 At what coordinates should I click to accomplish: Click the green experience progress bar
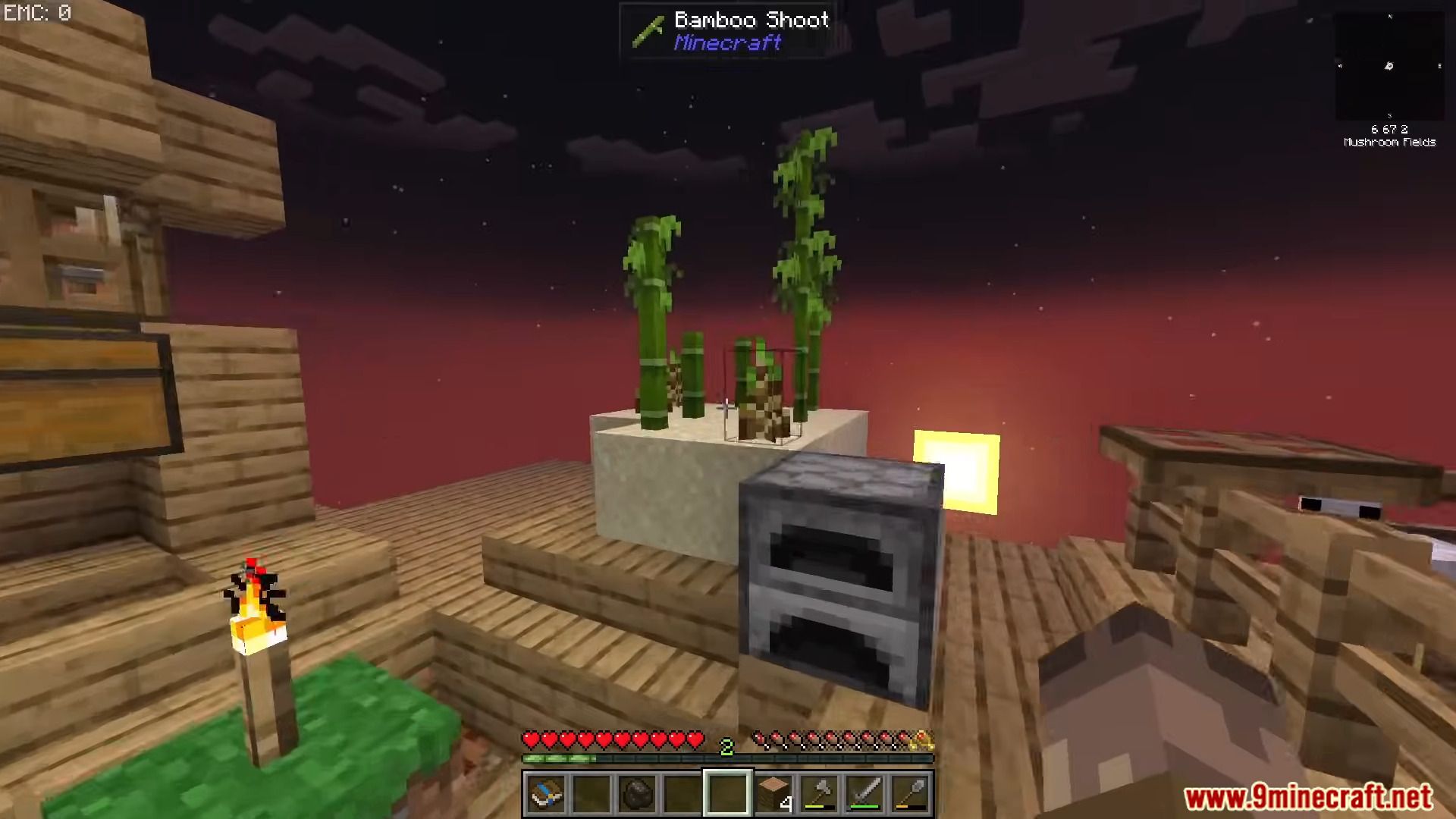tap(560, 758)
